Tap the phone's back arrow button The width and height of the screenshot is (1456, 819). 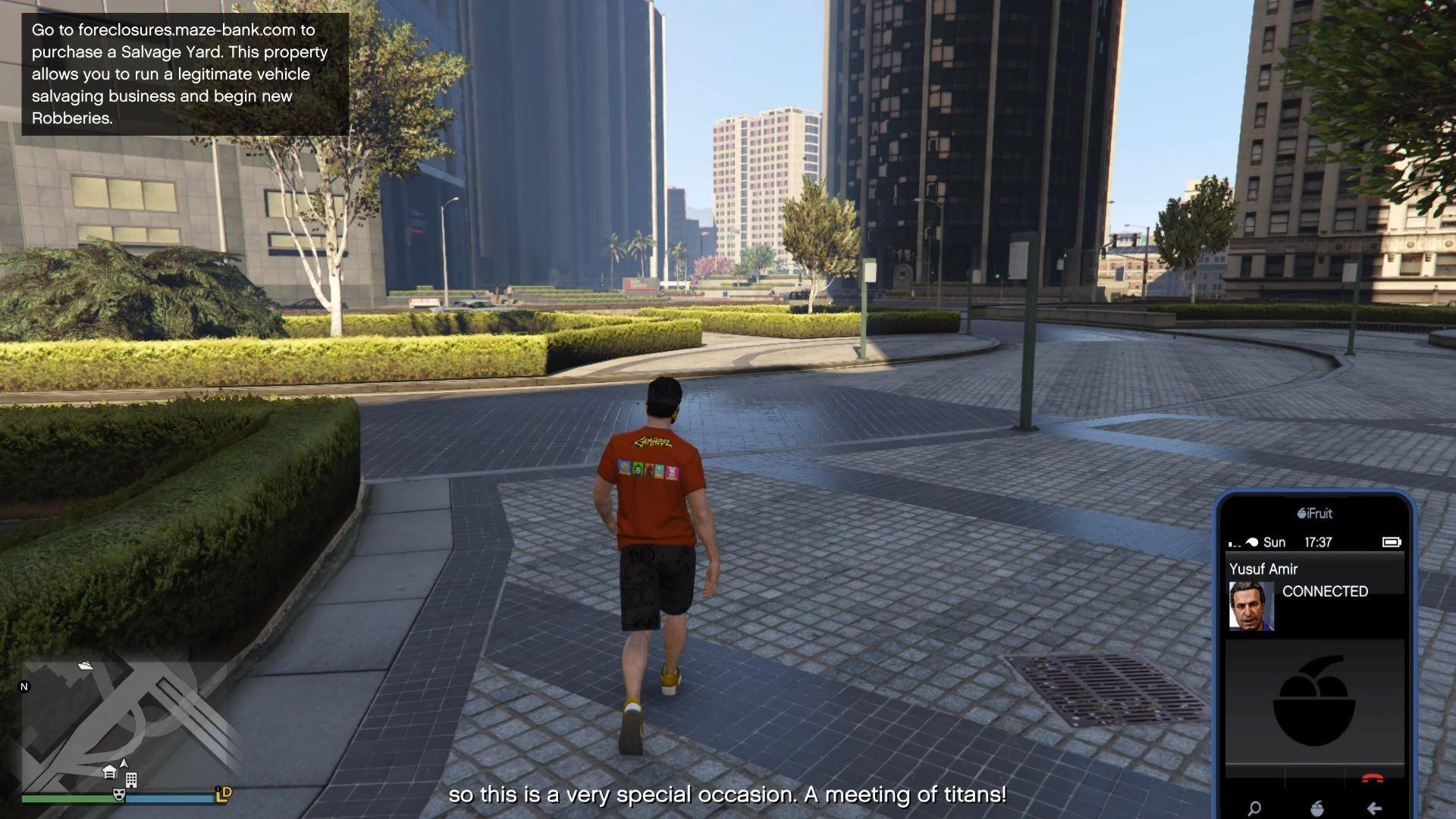click(1374, 808)
